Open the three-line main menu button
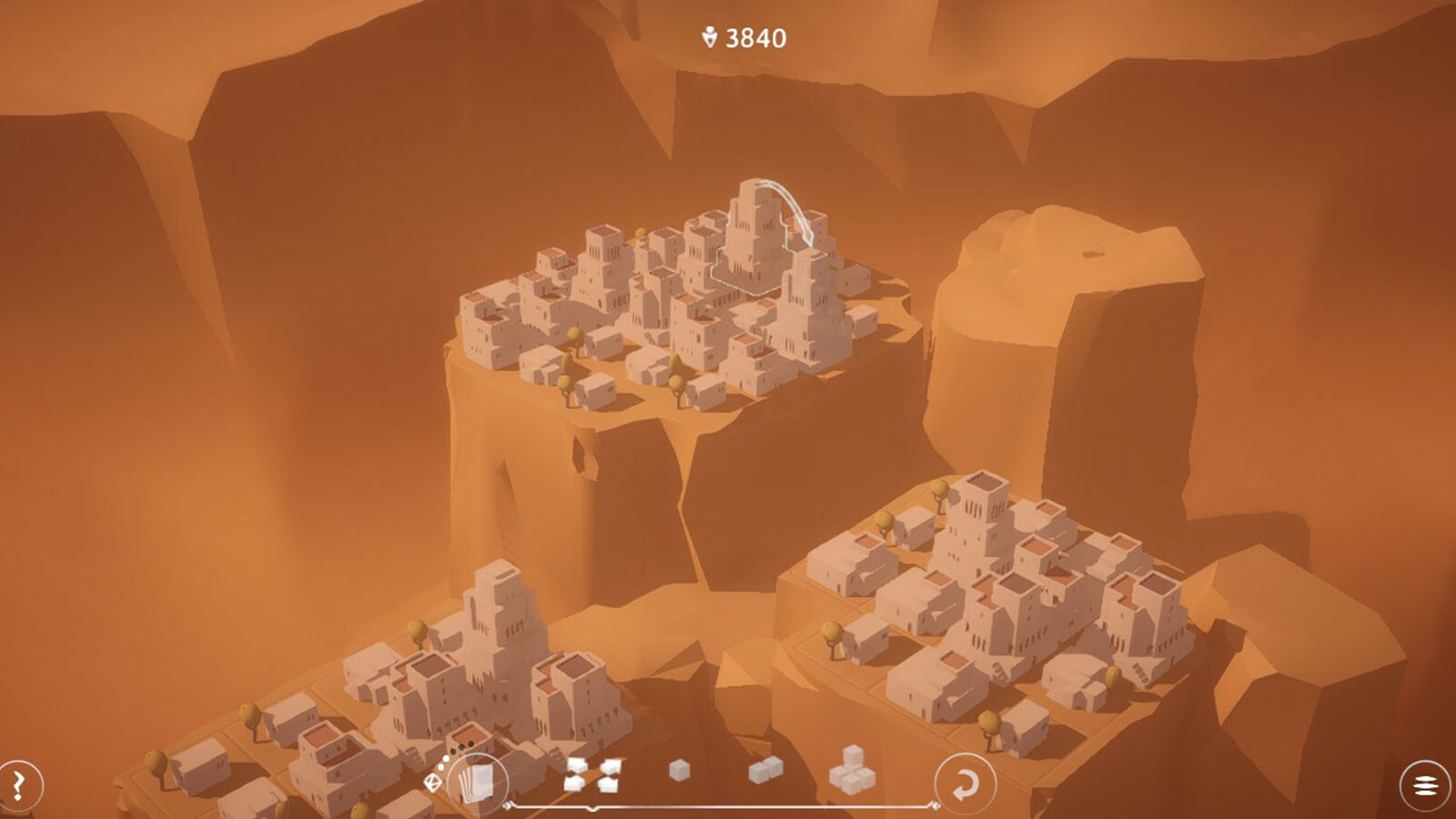Image resolution: width=1456 pixels, height=819 pixels. pyautogui.click(x=1425, y=785)
